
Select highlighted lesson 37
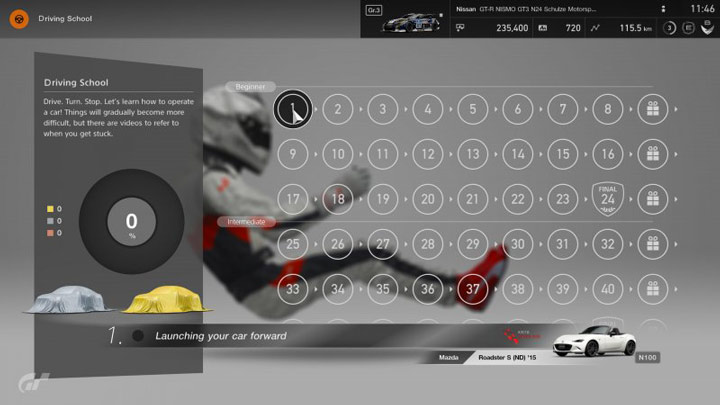(473, 289)
